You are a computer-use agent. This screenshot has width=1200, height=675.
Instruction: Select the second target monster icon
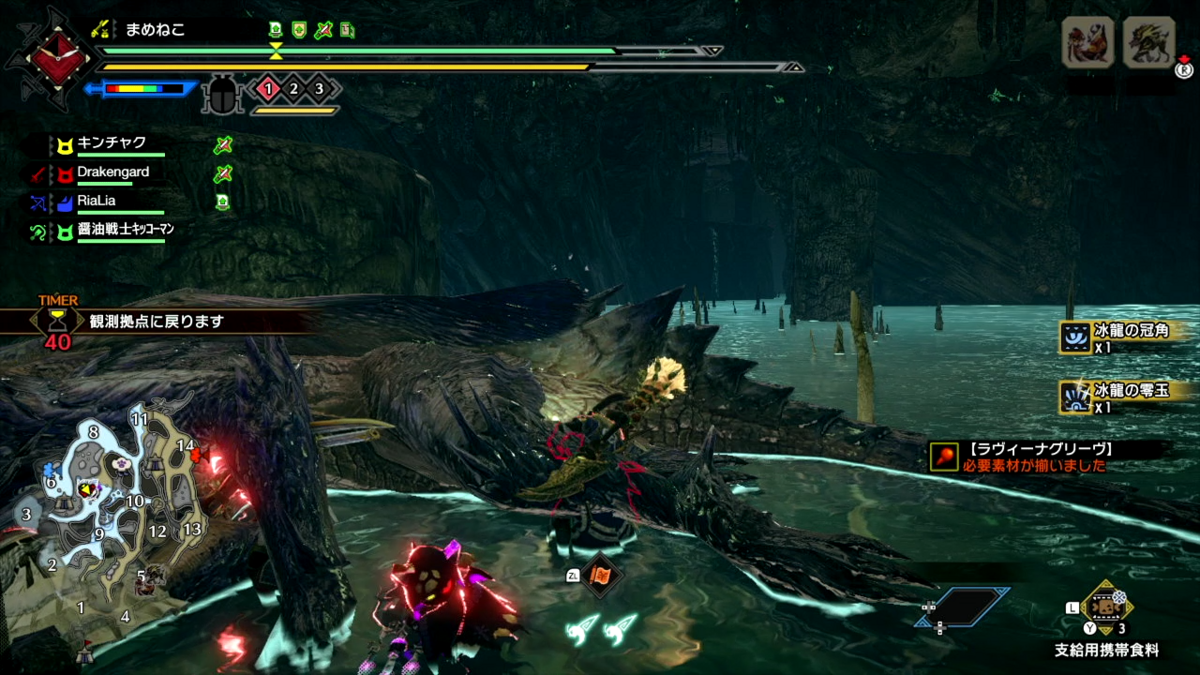point(1149,43)
